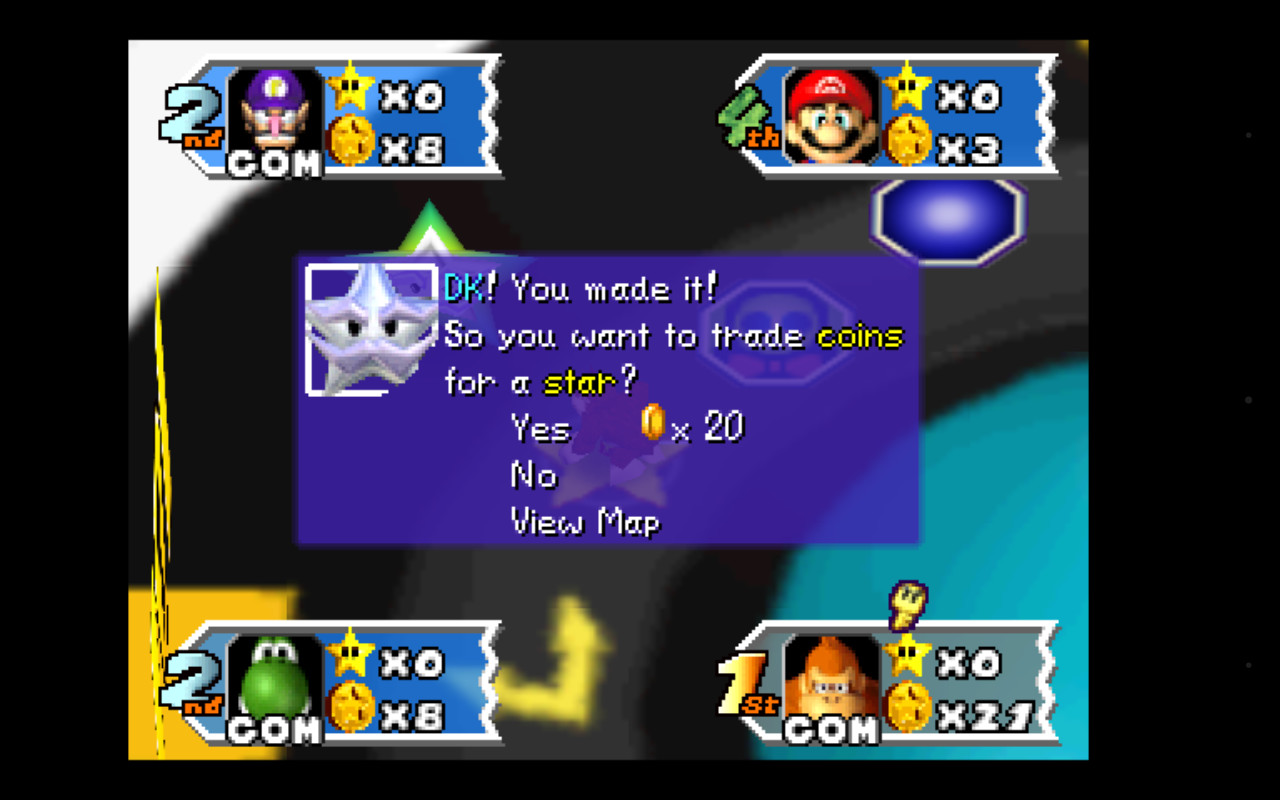Click Yoshi's player portrait
Viewport: 1280px width, 800px height.
[x=275, y=680]
